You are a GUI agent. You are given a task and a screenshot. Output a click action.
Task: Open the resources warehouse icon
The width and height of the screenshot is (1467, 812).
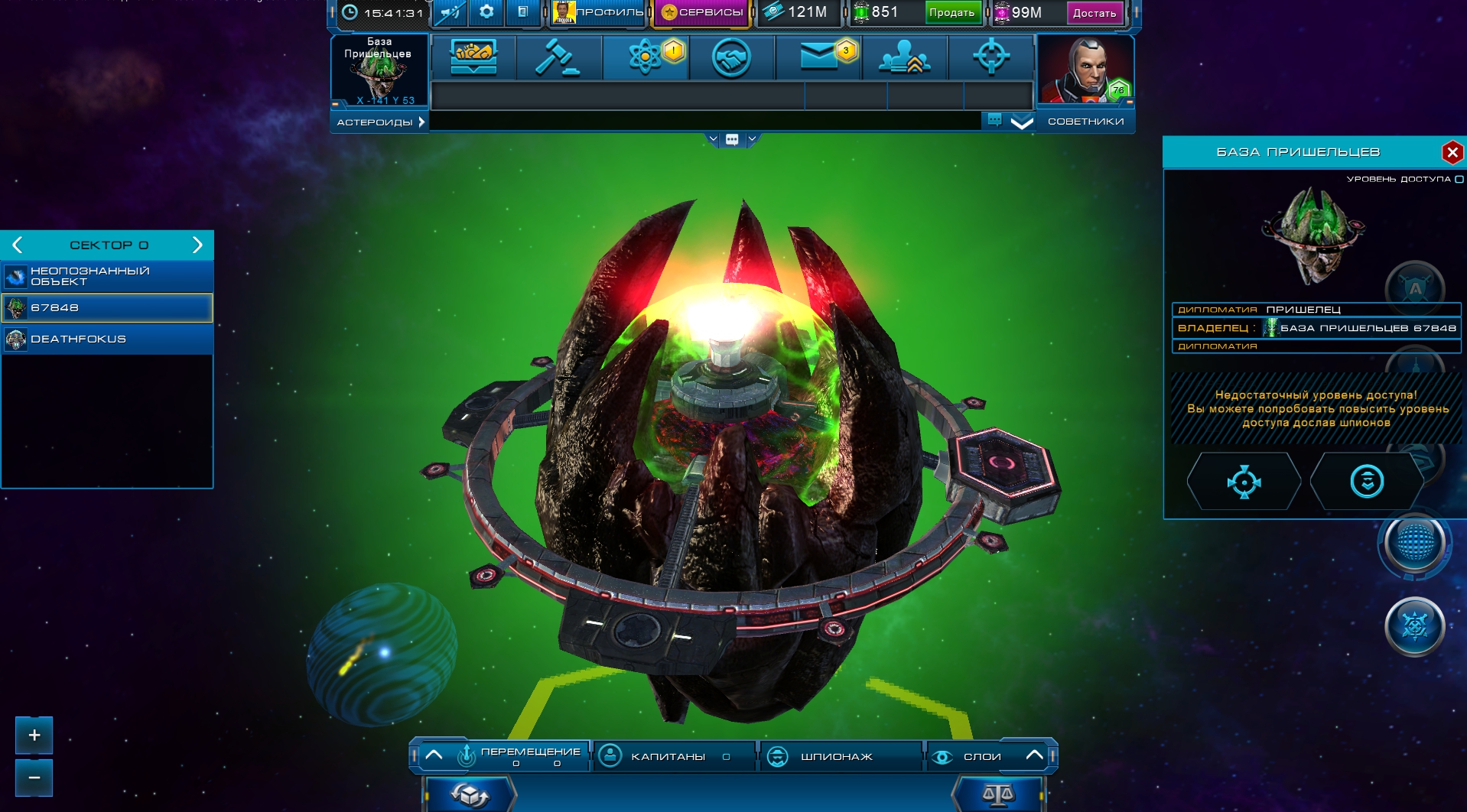(474, 55)
